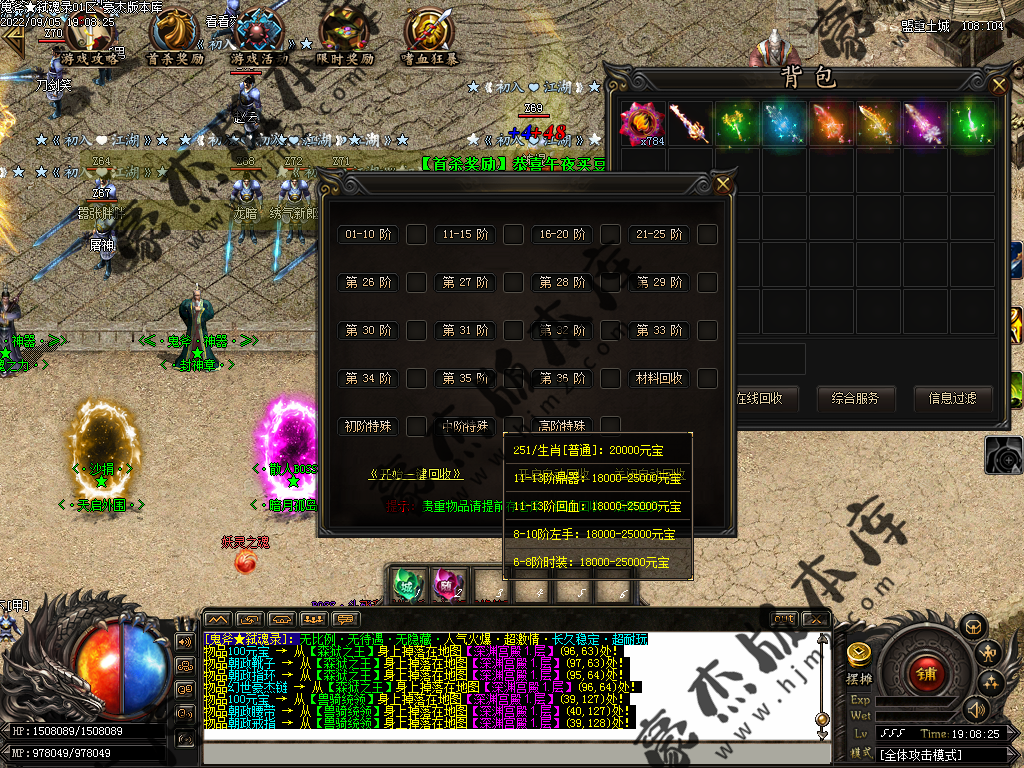The height and width of the screenshot is (768, 1024).
Task: Tick the checkbox beside 11-15 阶
Action: click(513, 235)
